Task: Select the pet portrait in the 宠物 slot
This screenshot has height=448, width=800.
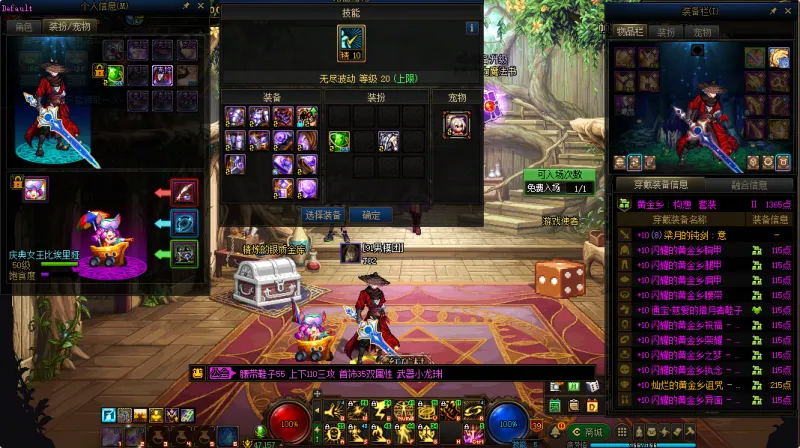Action: (457, 124)
